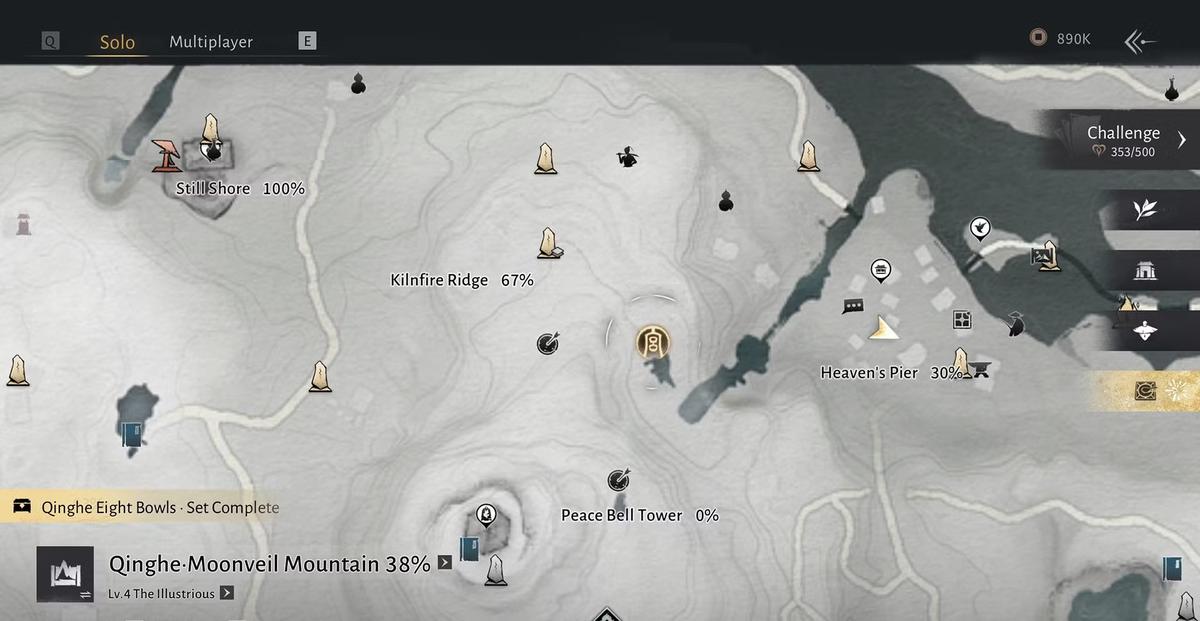Image resolution: width=1200 pixels, height=621 pixels.
Task: Close the map with the back arrow
Action: pyautogui.click(x=1140, y=41)
